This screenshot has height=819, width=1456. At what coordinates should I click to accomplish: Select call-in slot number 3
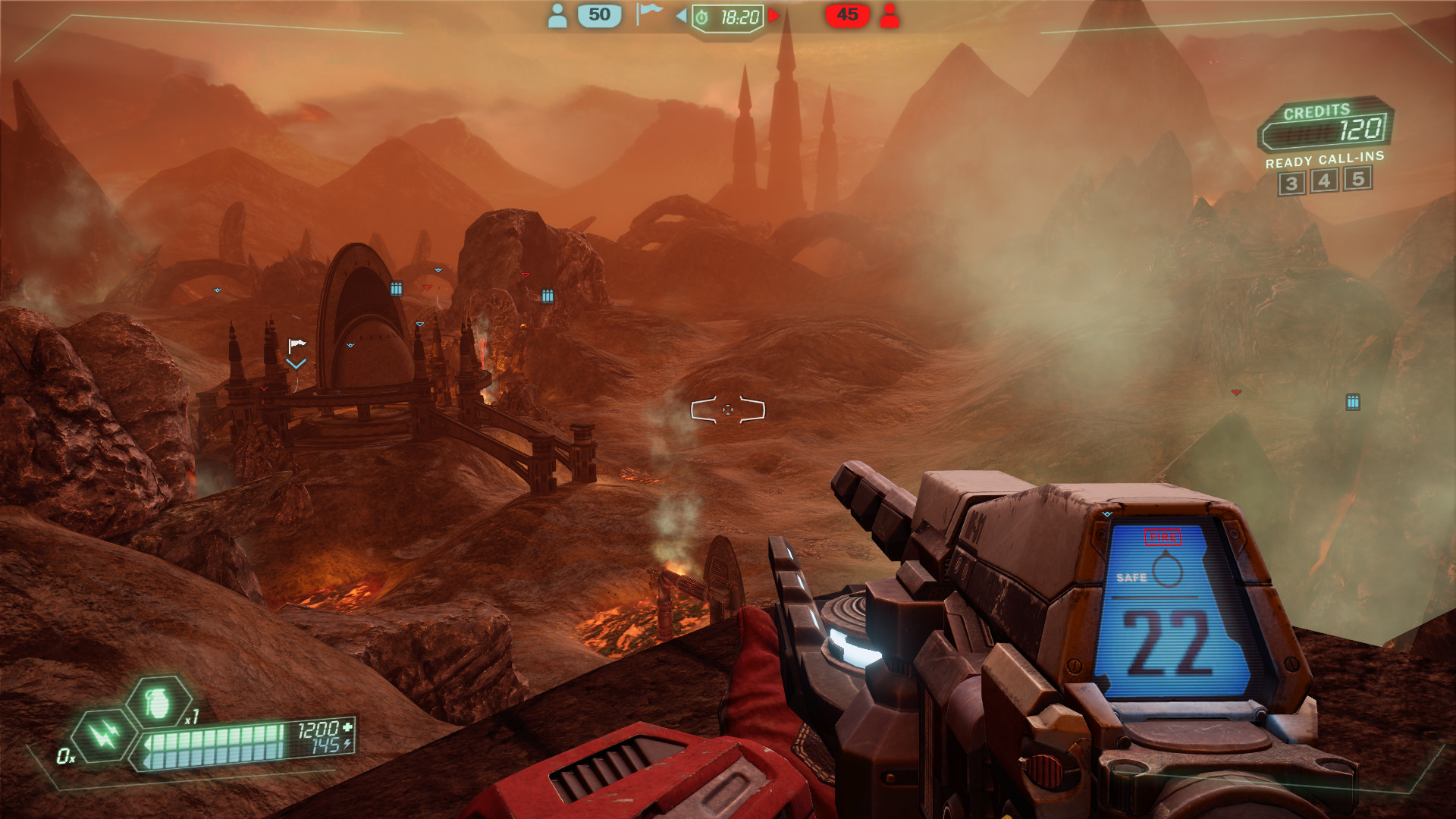coord(1291,184)
